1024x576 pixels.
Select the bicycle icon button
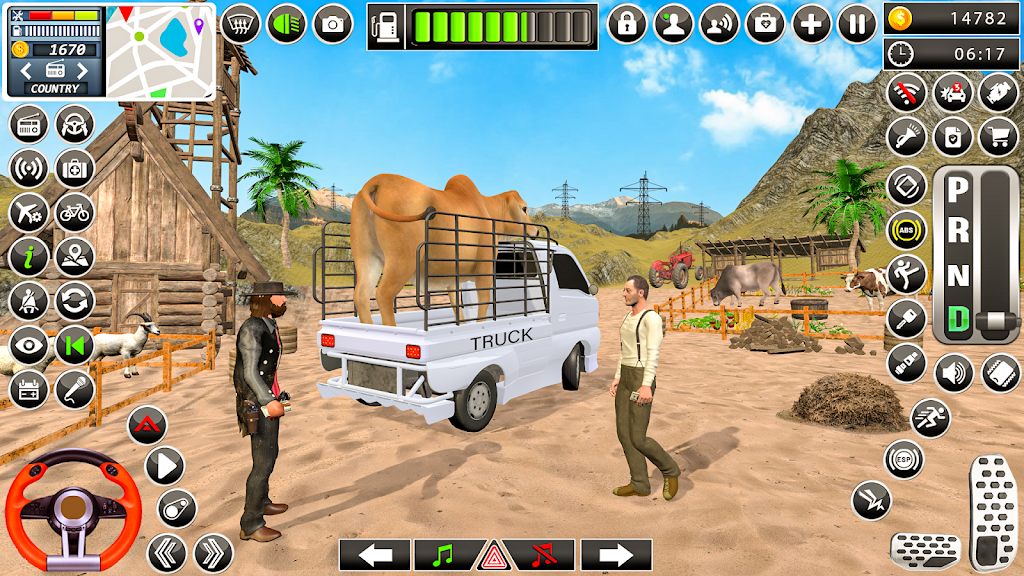pos(74,211)
